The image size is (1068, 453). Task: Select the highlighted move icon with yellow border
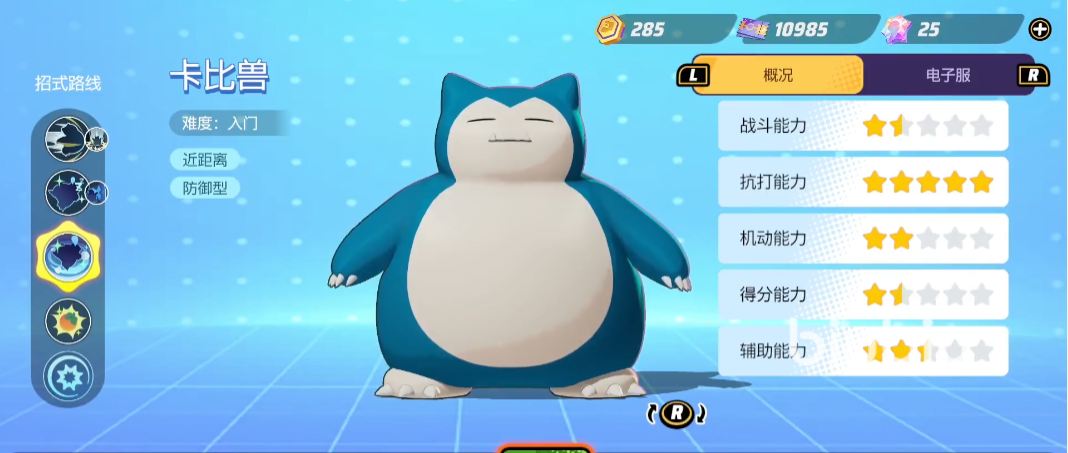tap(67, 255)
